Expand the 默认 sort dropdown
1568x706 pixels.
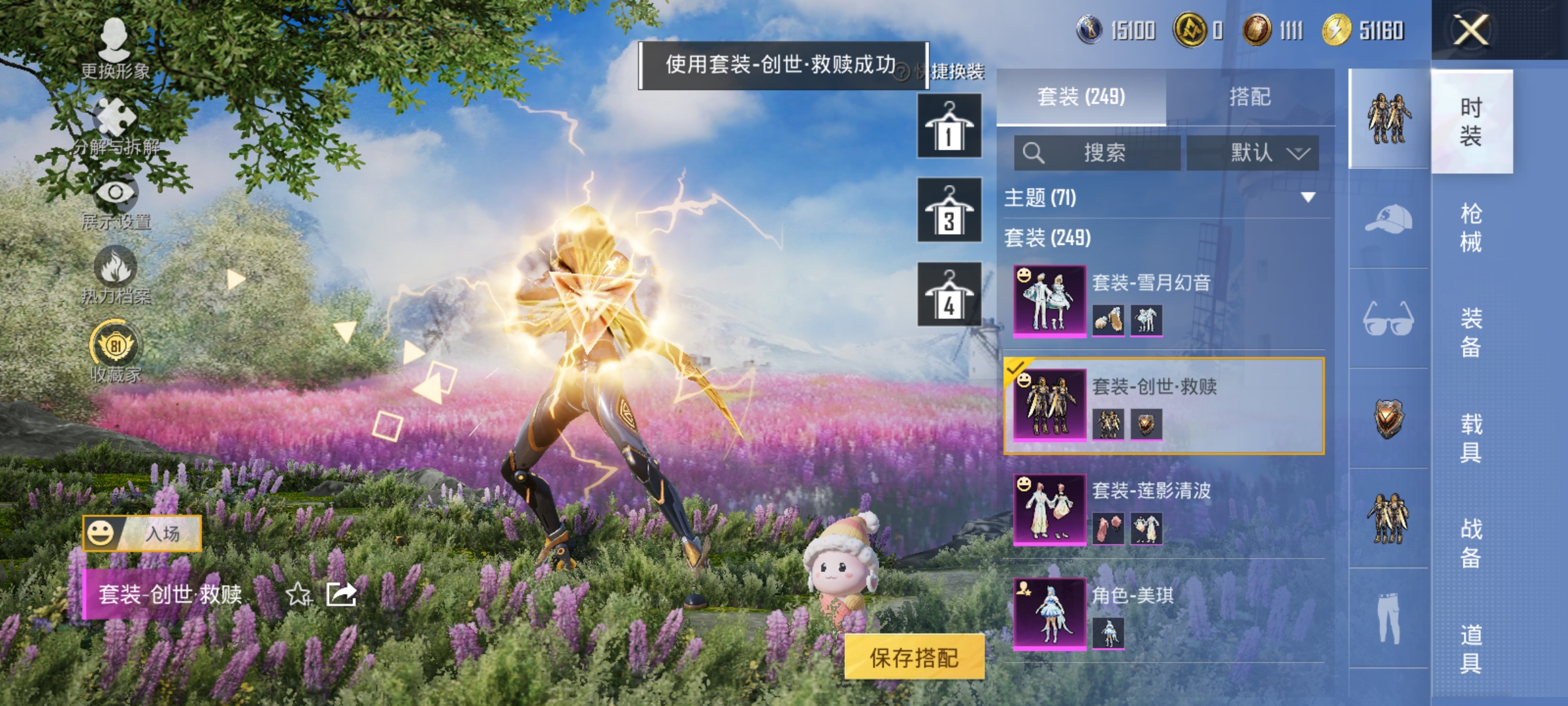click(x=1253, y=152)
